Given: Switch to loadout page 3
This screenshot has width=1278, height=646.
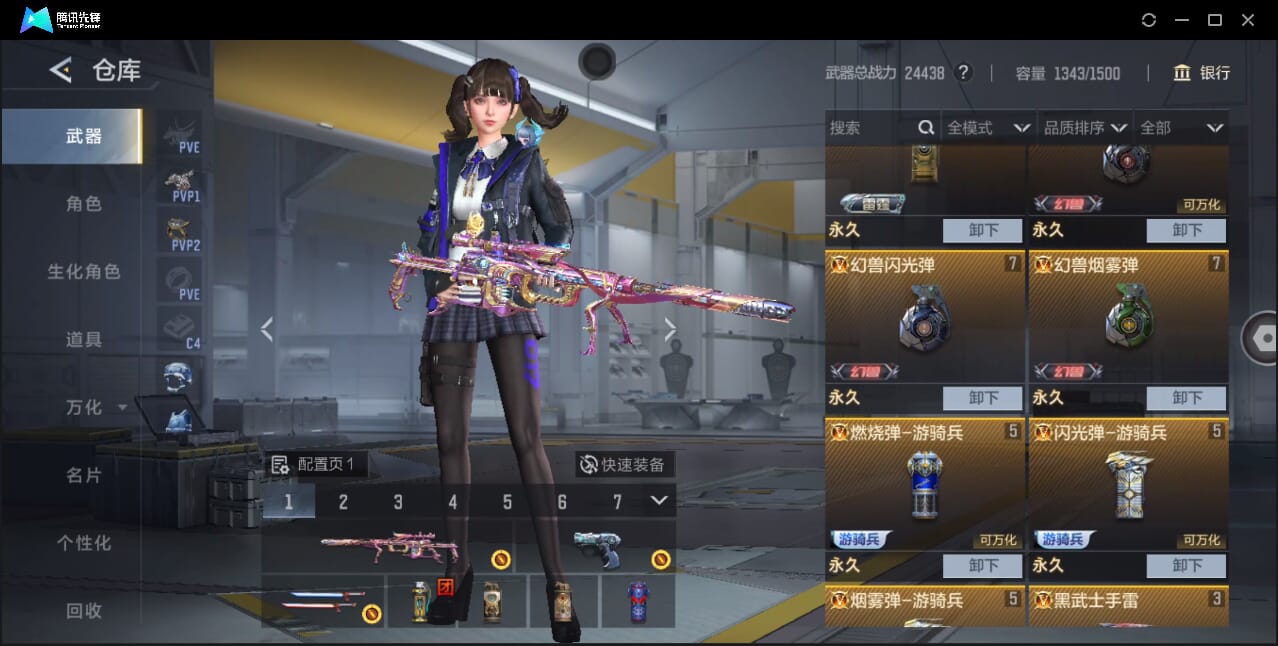Looking at the screenshot, I should coord(398,502).
